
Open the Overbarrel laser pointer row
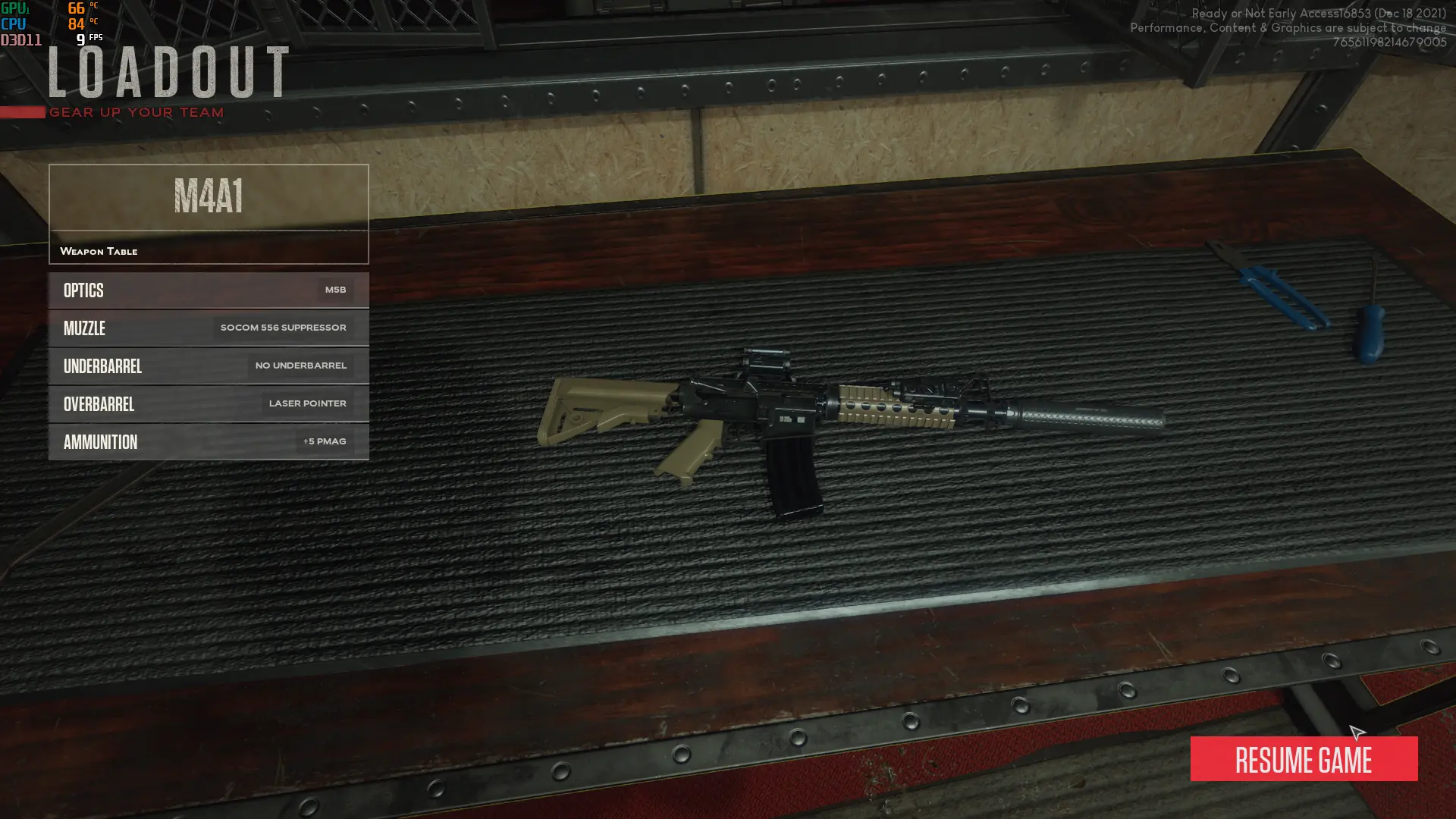pyautogui.click(x=208, y=404)
